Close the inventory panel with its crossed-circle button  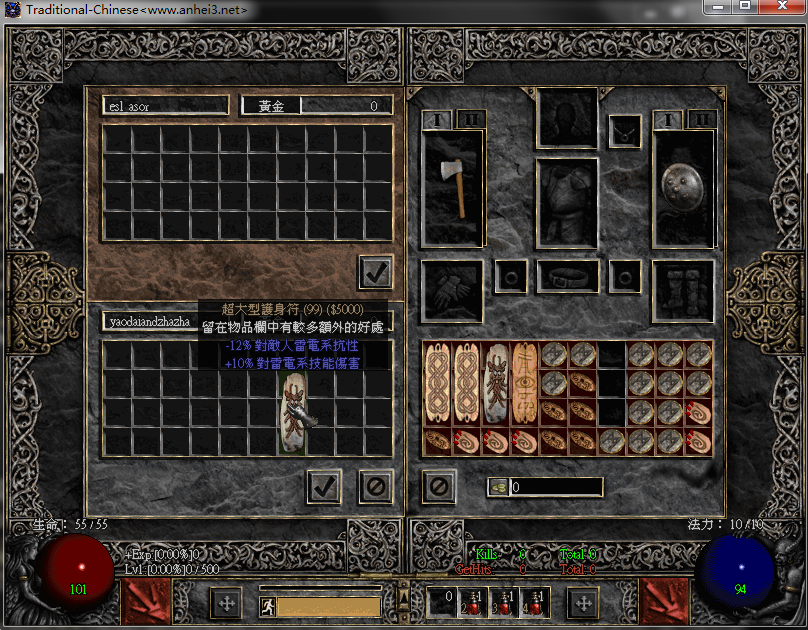click(x=439, y=487)
